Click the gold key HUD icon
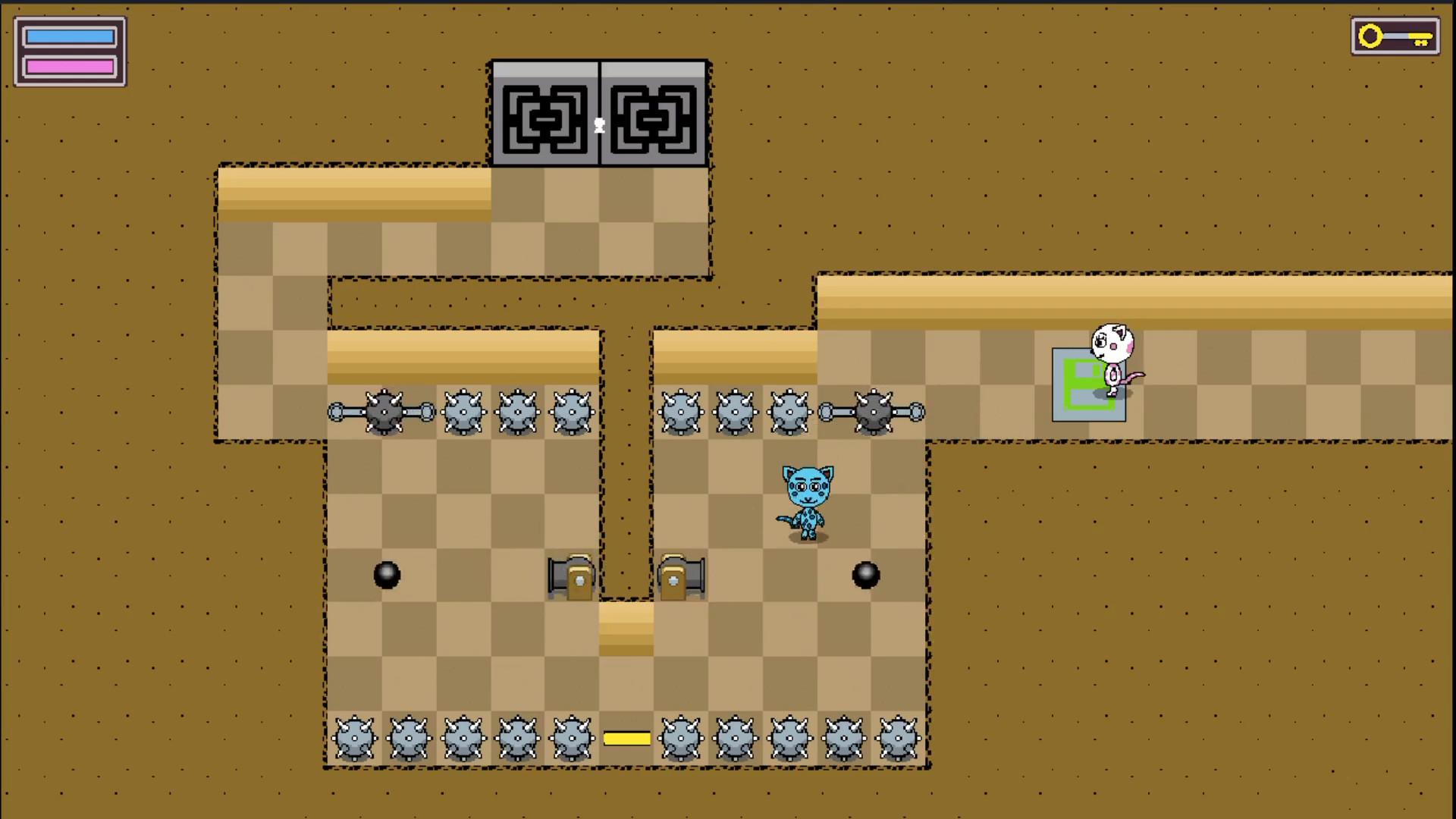1456x819 pixels. tap(1394, 36)
